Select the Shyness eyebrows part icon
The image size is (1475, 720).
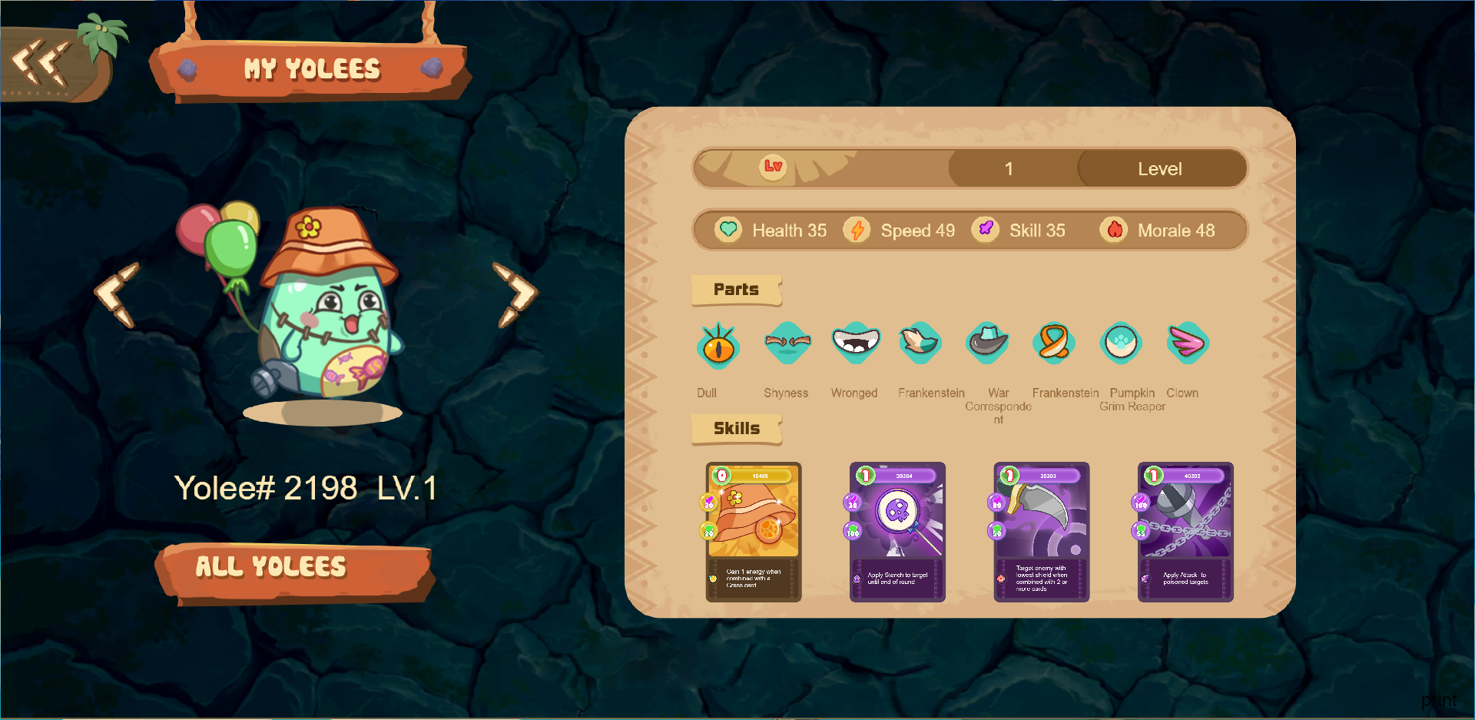[x=787, y=343]
